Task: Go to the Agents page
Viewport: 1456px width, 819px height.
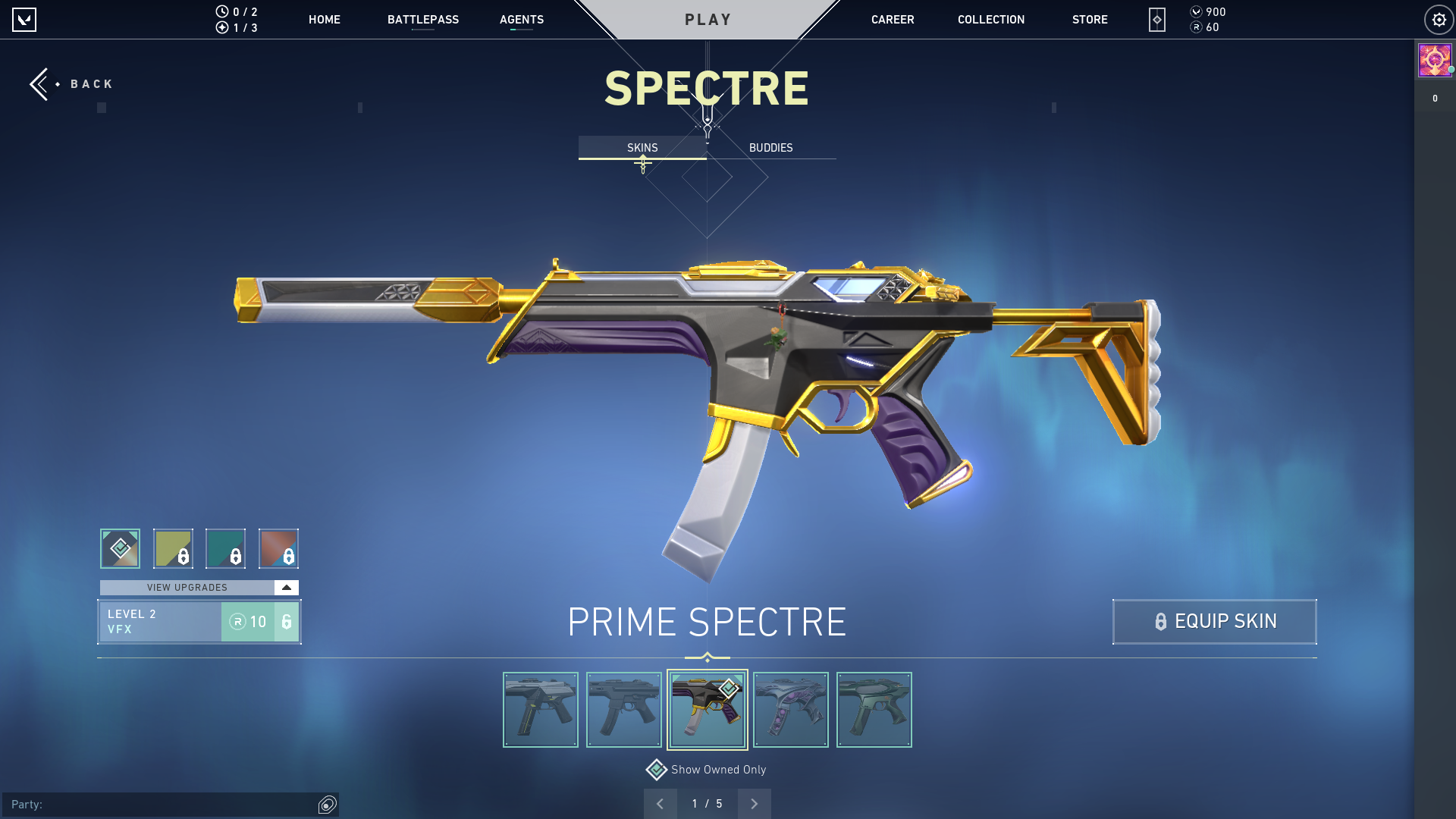Action: point(521,20)
